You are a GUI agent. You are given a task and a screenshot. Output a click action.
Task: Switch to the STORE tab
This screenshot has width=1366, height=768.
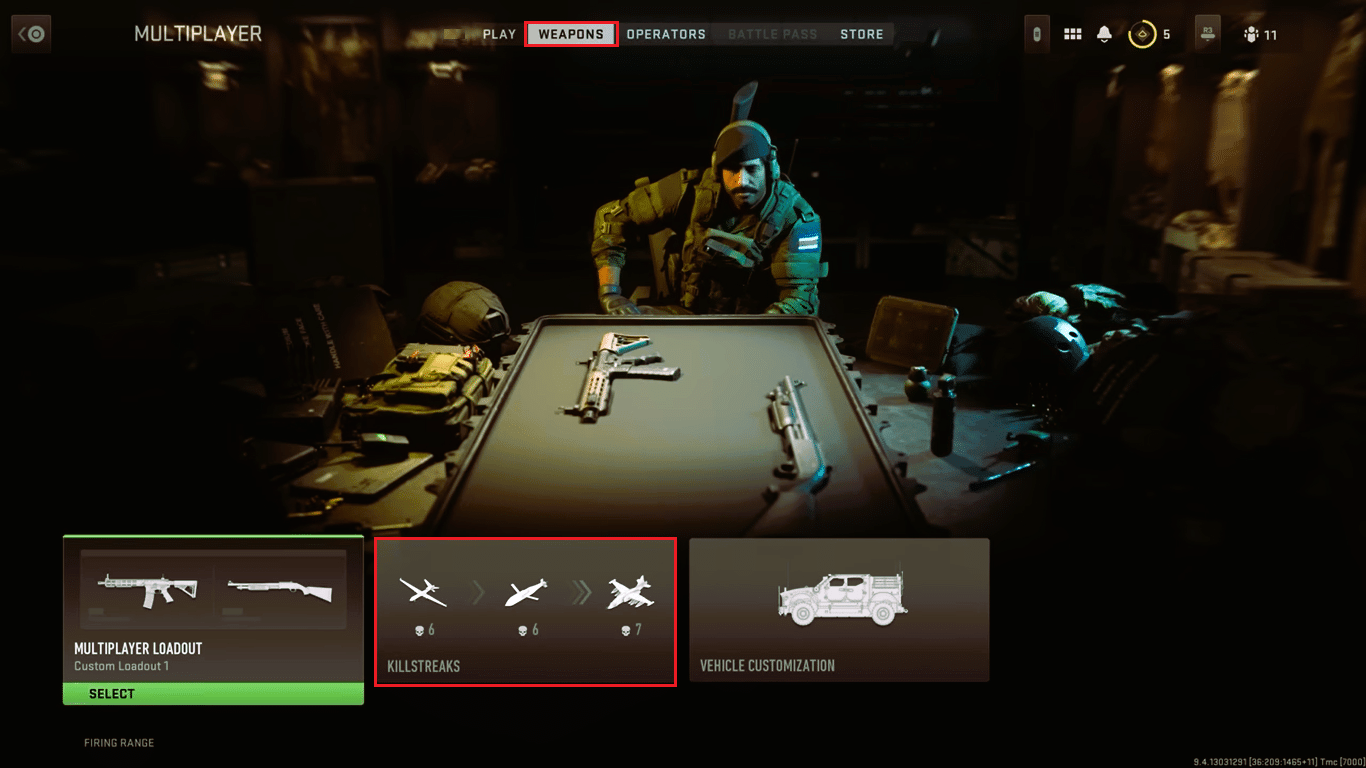(x=861, y=33)
